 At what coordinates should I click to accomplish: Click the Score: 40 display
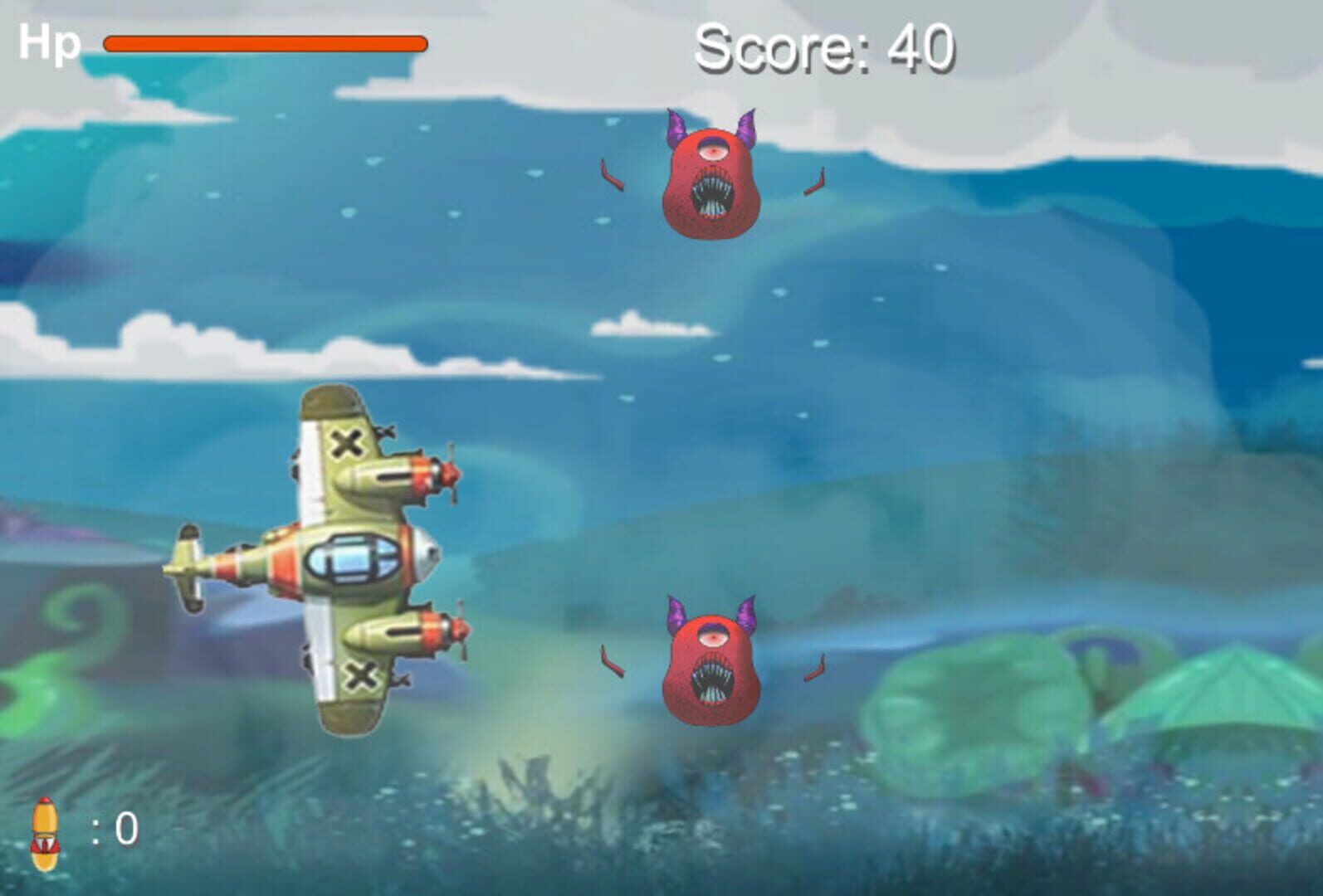(826, 48)
